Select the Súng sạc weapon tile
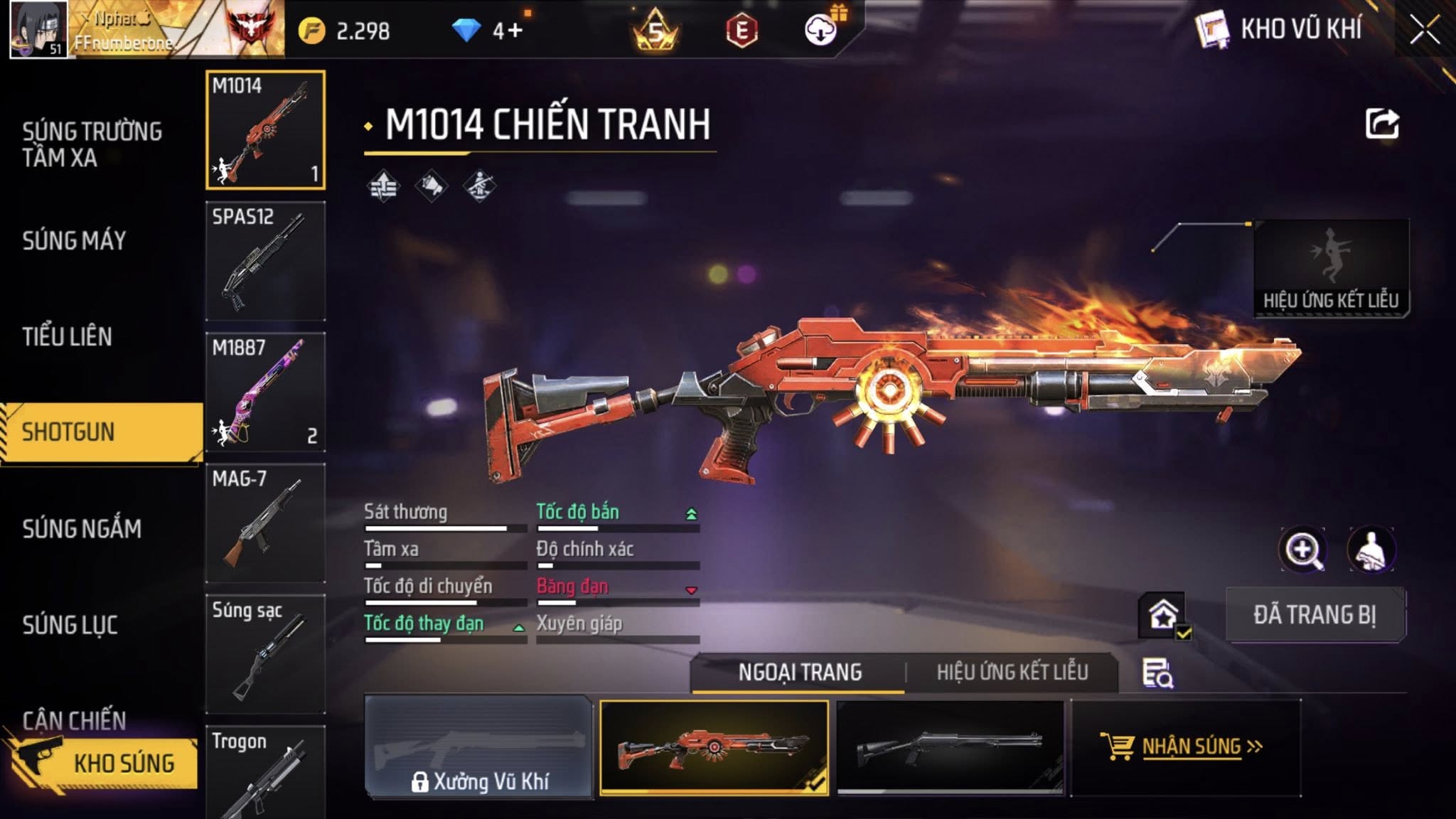 [265, 653]
